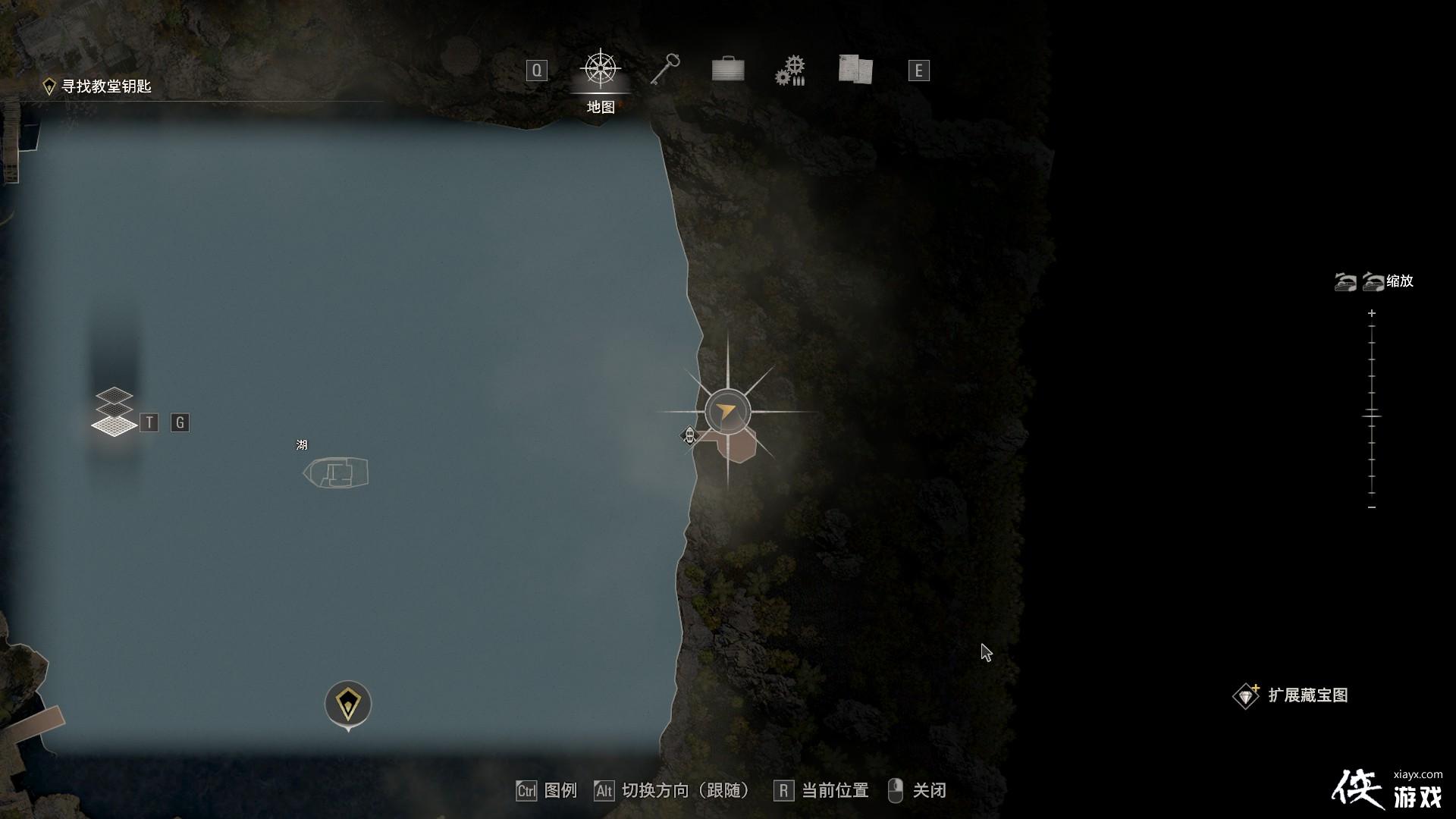This screenshot has width=1456, height=819.
Task: Switch to the 地图 tab
Action: click(599, 106)
